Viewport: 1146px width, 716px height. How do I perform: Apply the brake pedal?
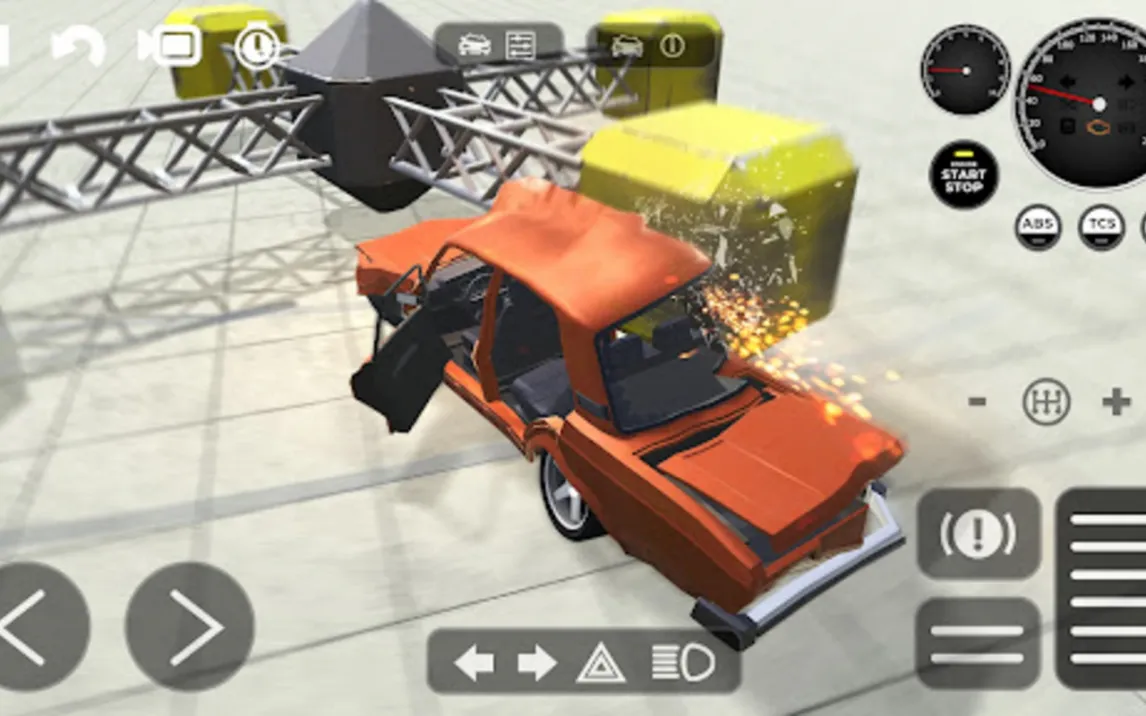coord(977,643)
